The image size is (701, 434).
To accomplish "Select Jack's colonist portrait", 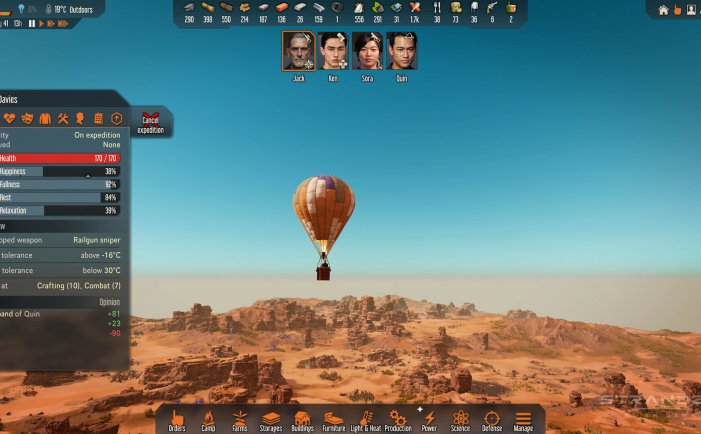I will (298, 51).
